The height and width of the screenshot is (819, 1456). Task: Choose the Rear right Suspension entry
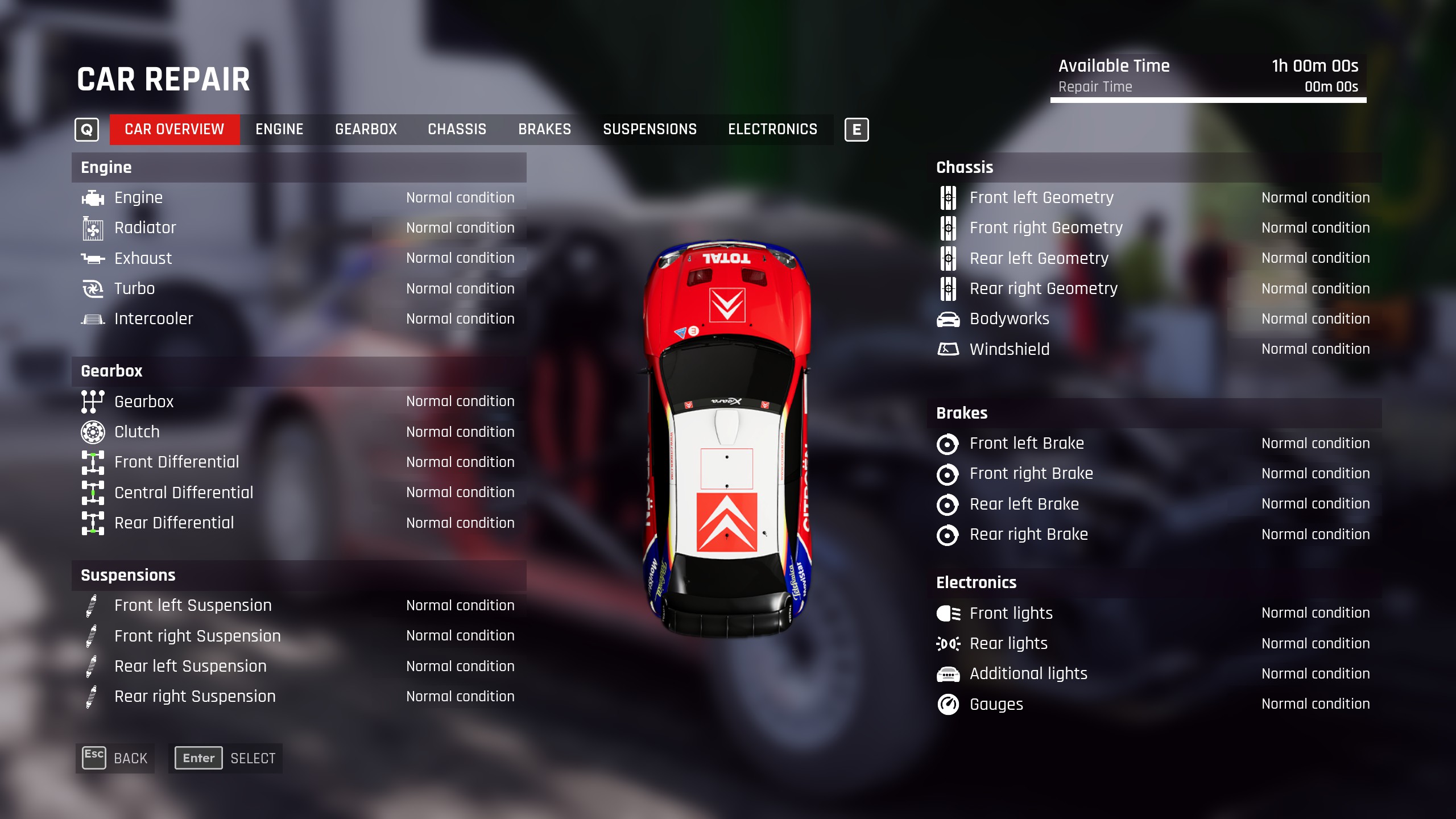point(299,697)
